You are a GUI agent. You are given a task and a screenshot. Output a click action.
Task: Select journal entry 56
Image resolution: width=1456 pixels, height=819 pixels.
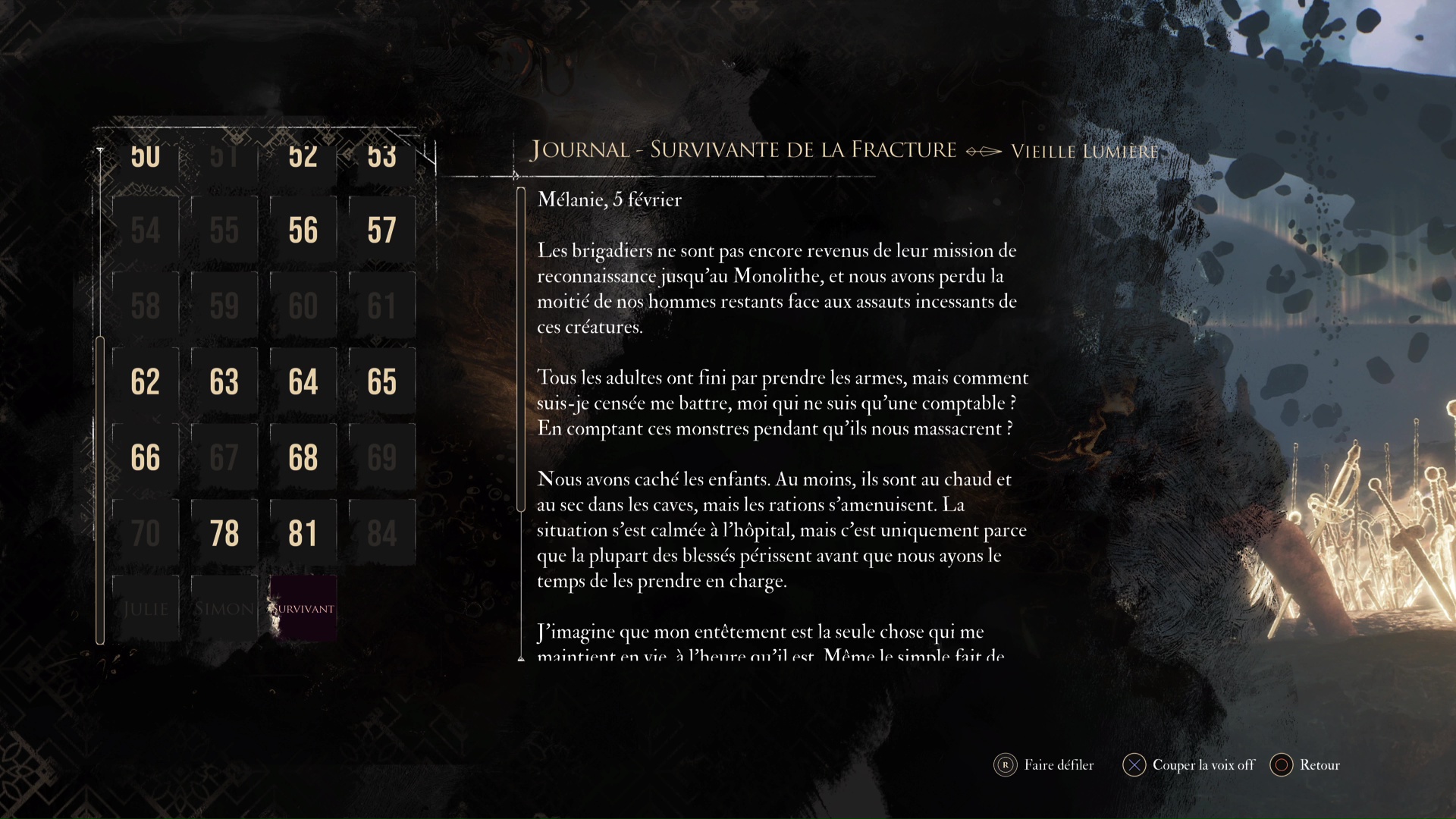click(x=303, y=230)
